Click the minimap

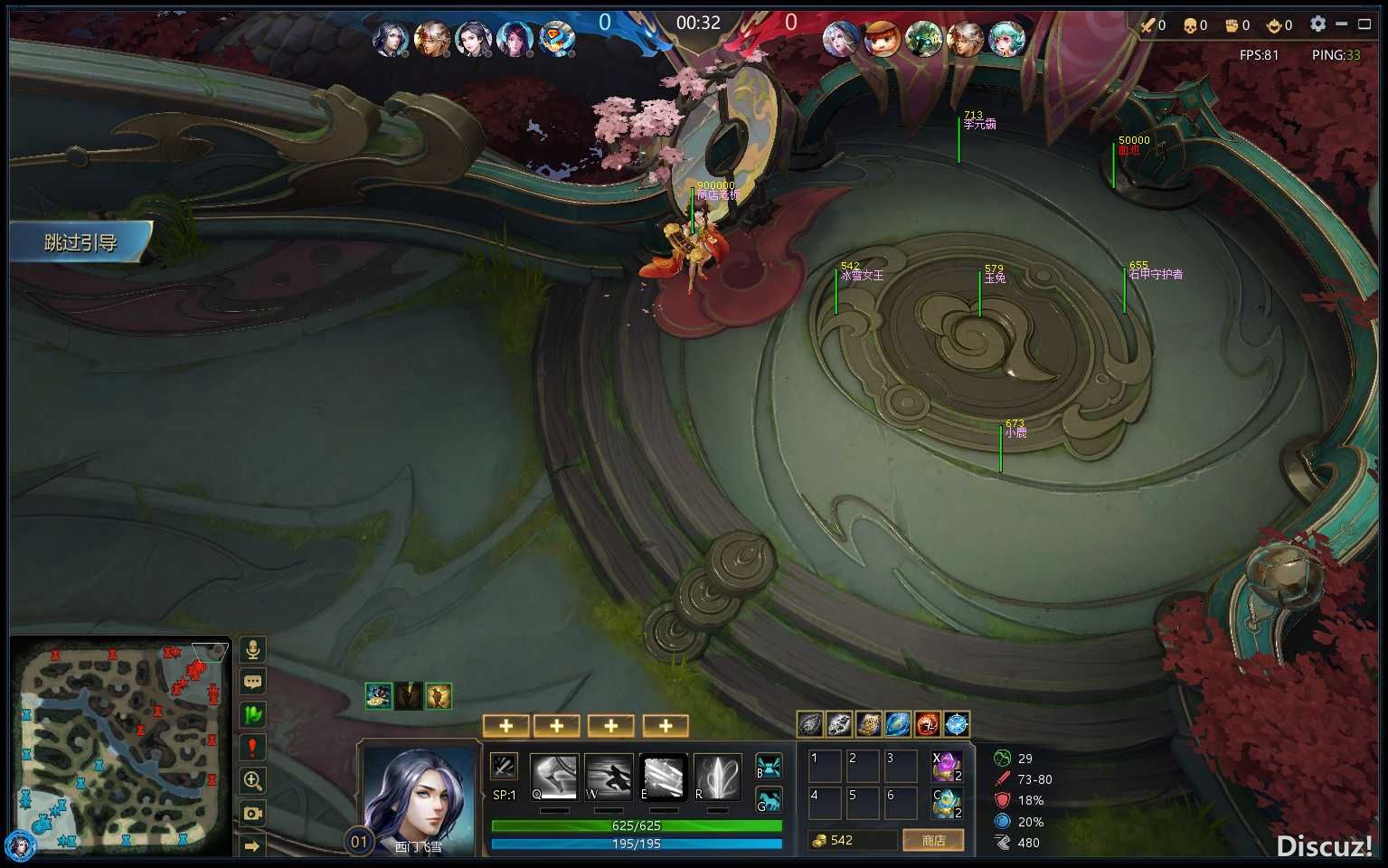coord(121,746)
